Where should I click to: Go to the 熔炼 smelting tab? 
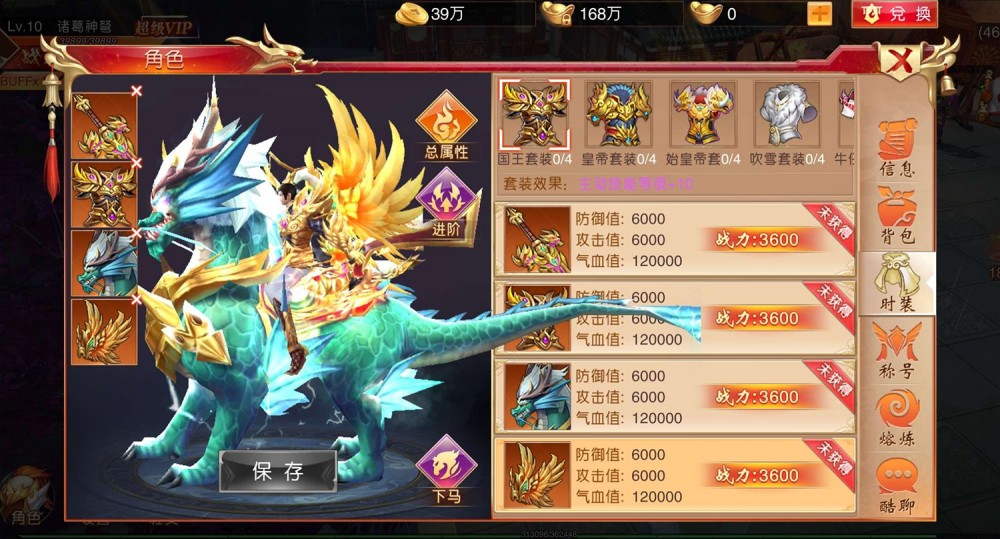[x=896, y=418]
